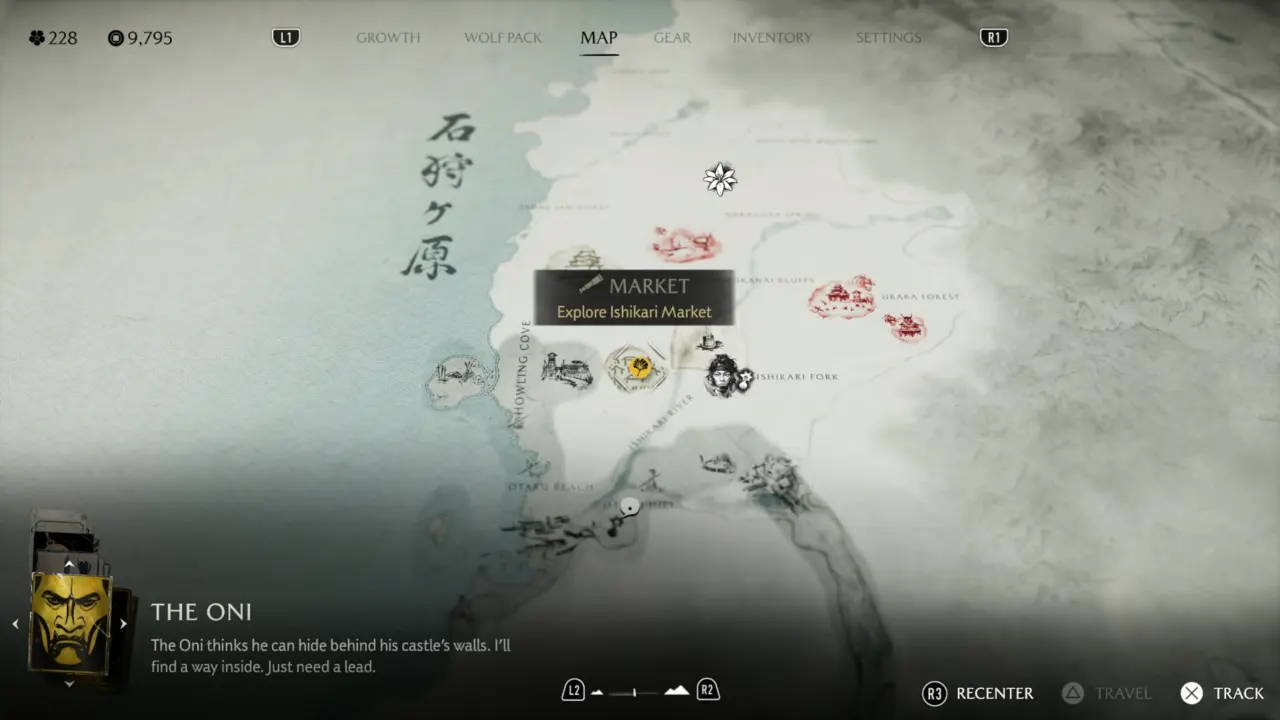The image size is (1280, 720).
Task: Switch to the Settings tab
Action: (x=888, y=38)
